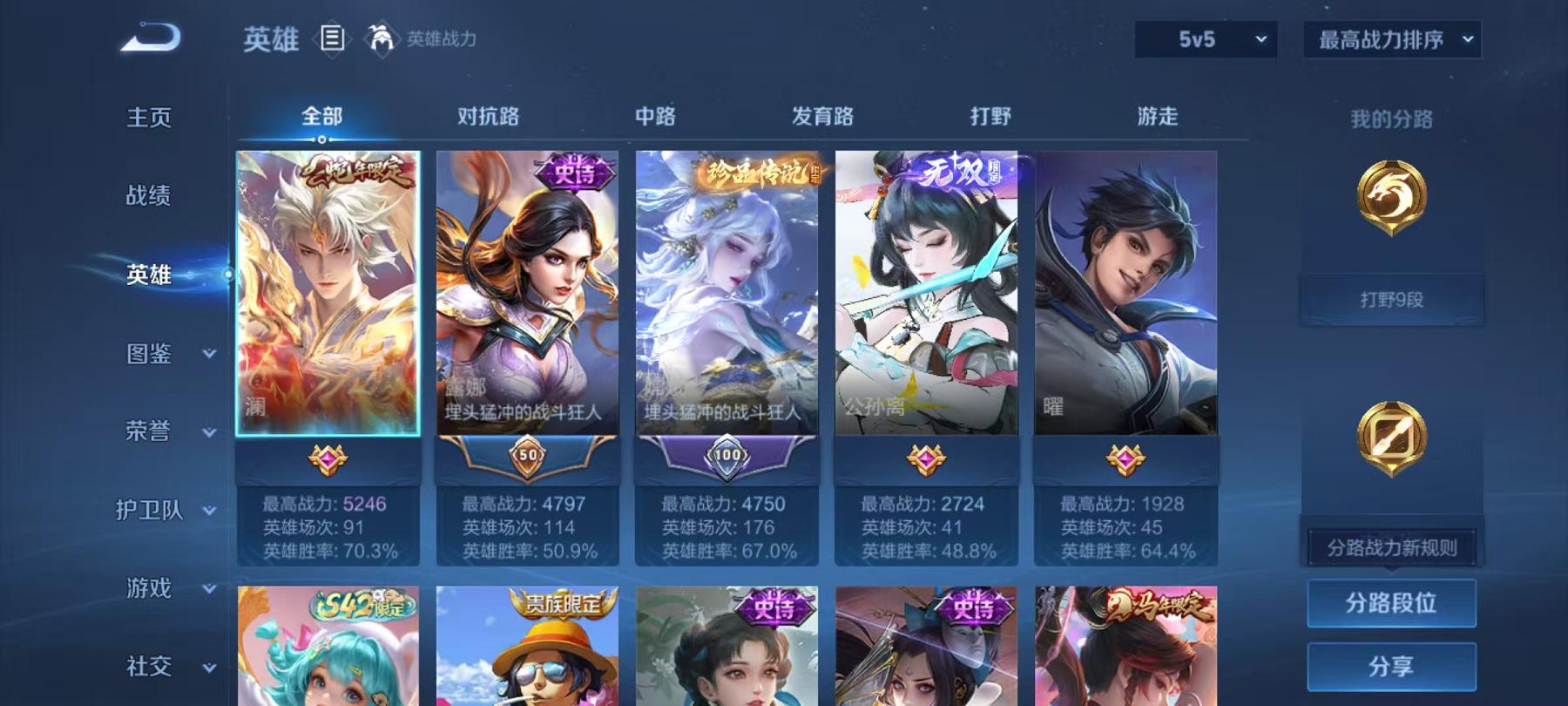Viewport: 1568px width, 706px height.
Task: Select the 澜 hero card
Action: [x=327, y=292]
